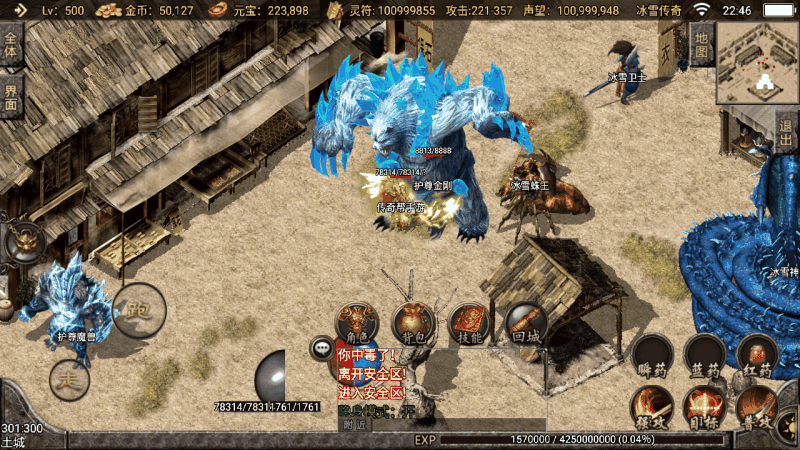Use the 瞬药 instant potion slot
The width and height of the screenshot is (800, 450).
click(x=651, y=356)
